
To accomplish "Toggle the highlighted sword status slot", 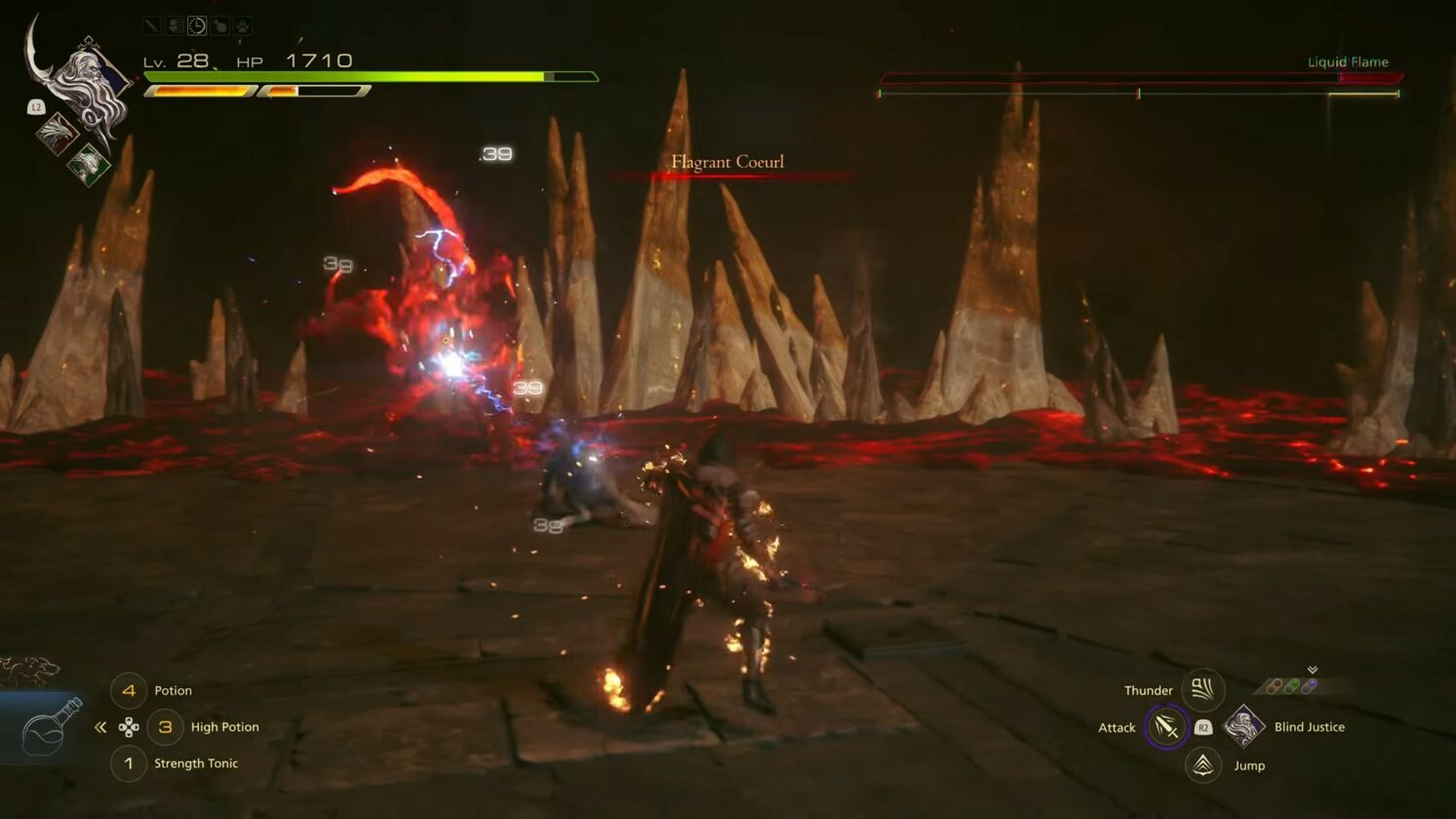I will click(x=152, y=25).
